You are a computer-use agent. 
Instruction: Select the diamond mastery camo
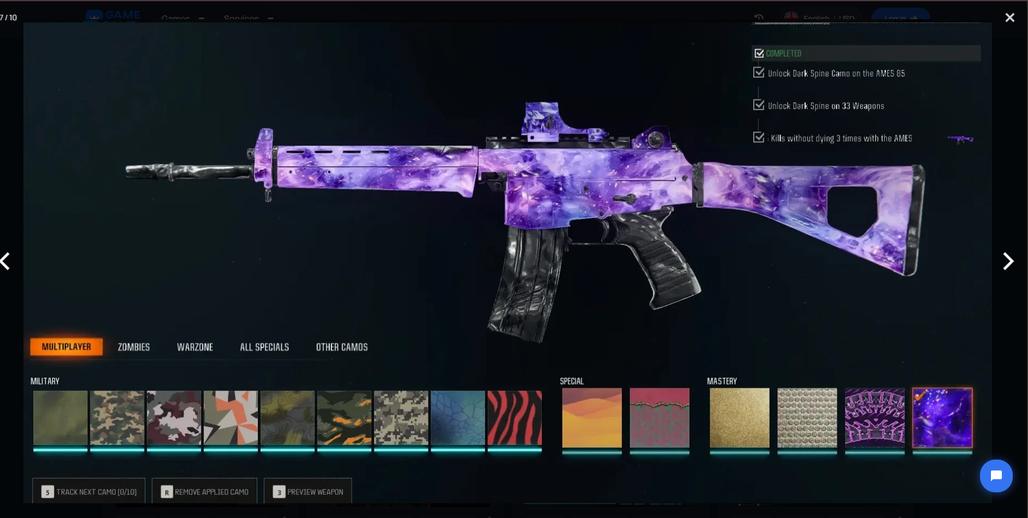pyautogui.click(x=807, y=418)
